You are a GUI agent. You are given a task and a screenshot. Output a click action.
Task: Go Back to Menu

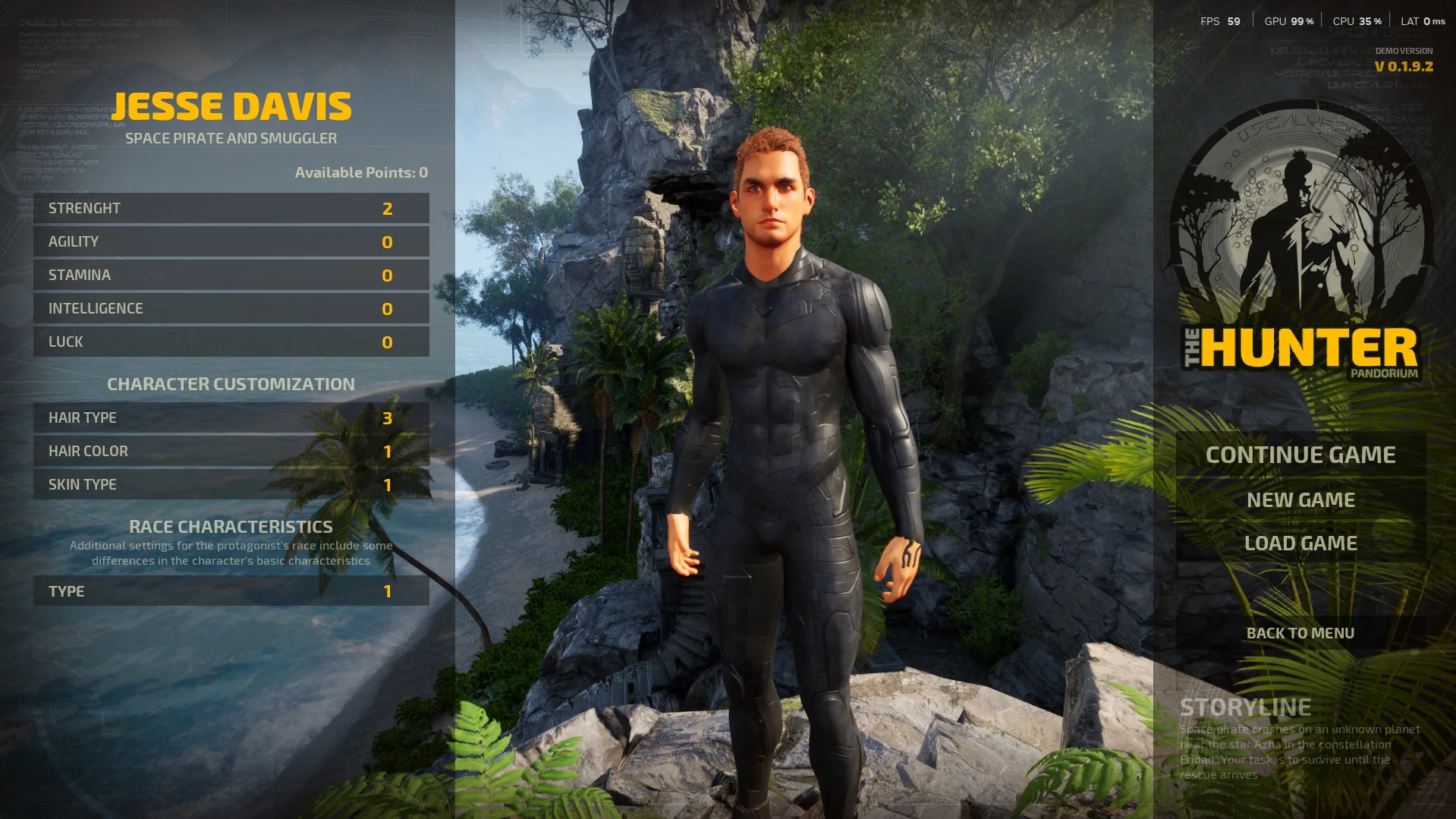(1300, 633)
